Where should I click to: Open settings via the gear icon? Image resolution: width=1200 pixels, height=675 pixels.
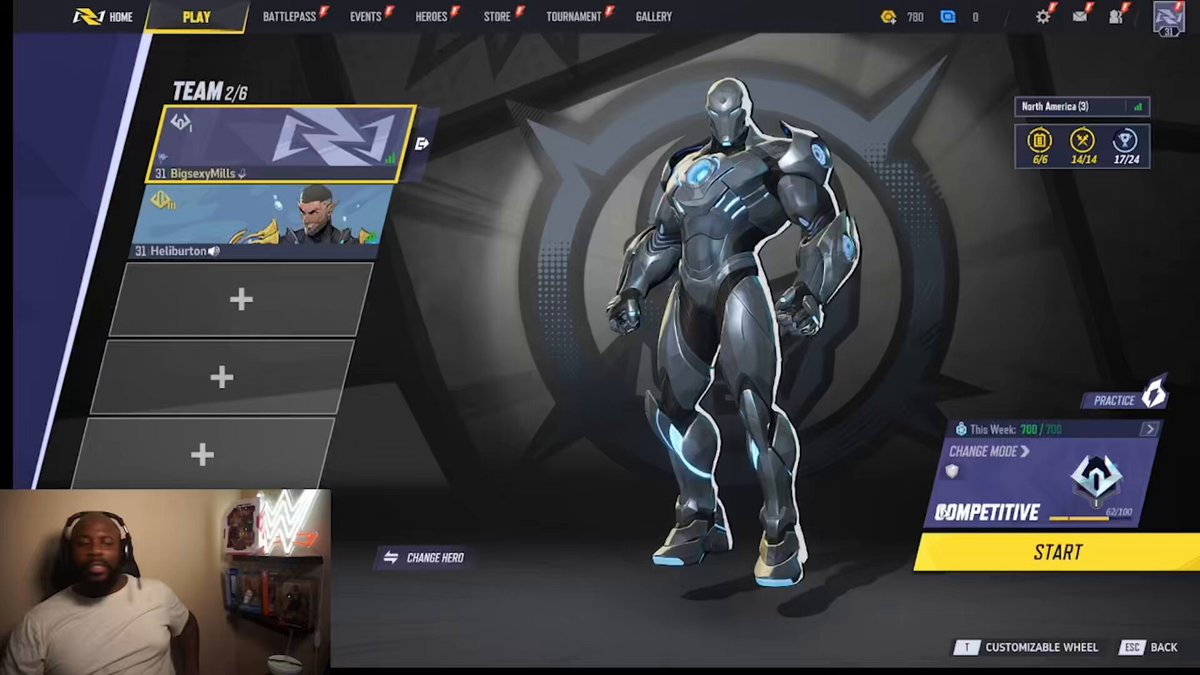pyautogui.click(x=1043, y=17)
